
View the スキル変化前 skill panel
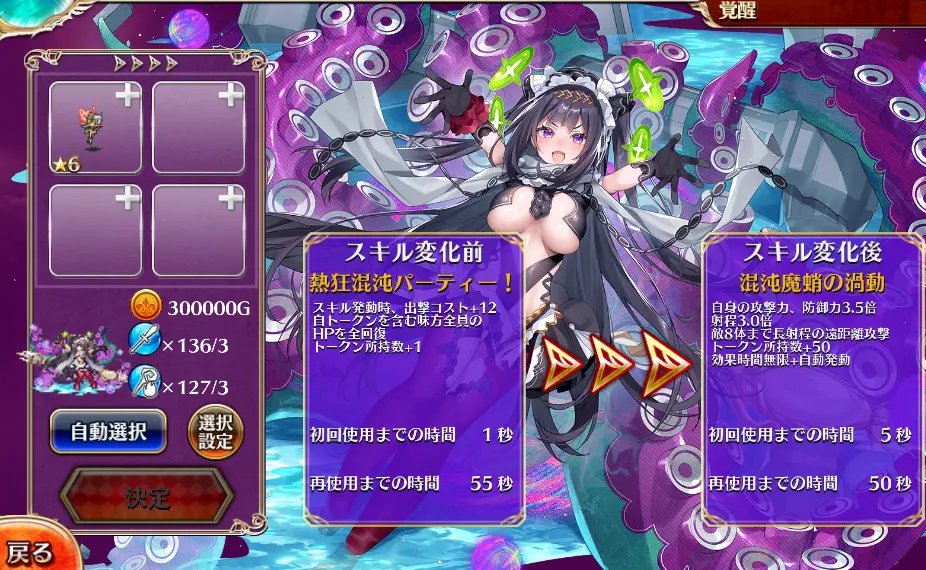[414, 380]
